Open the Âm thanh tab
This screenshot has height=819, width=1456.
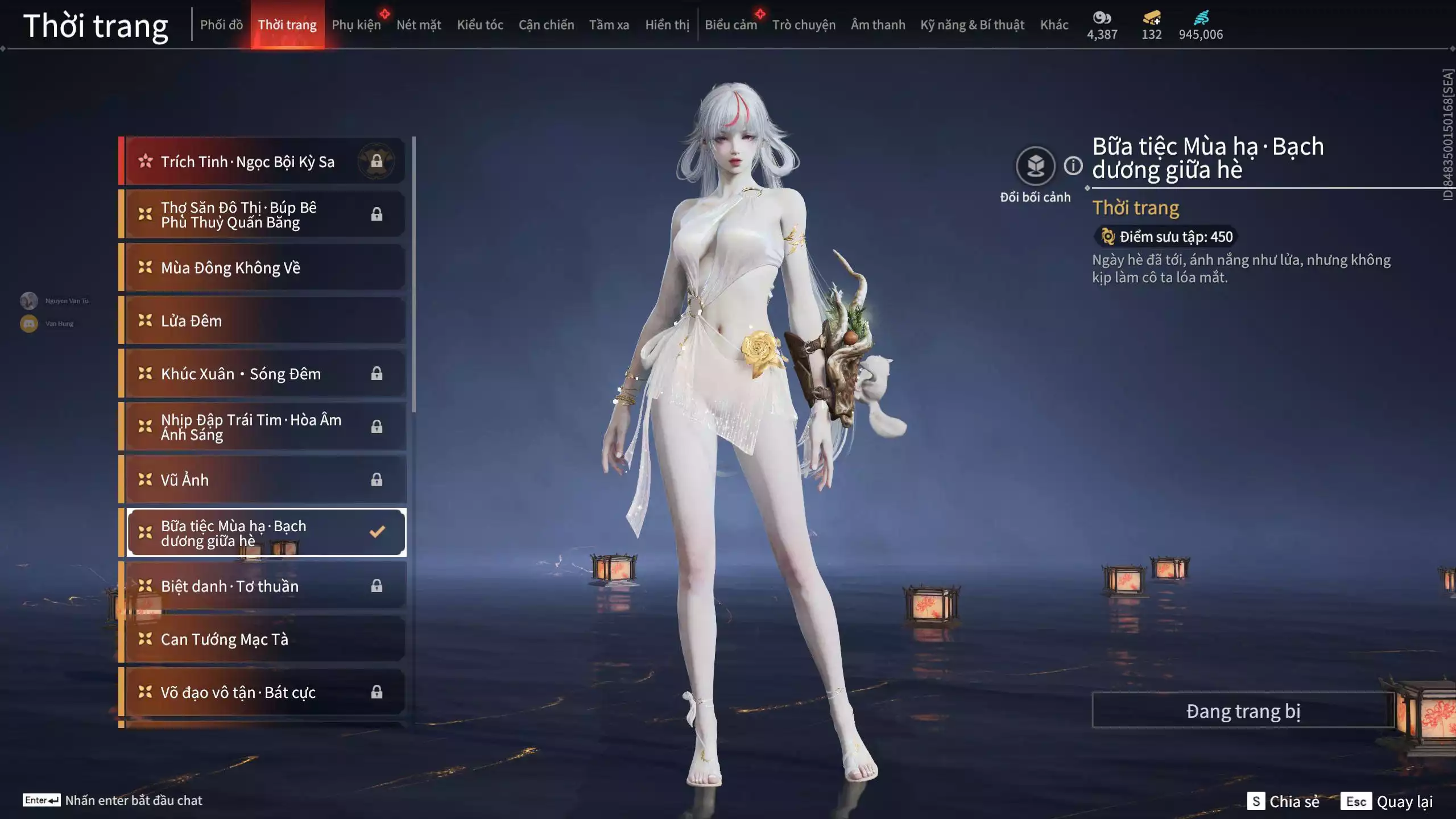coord(878,25)
